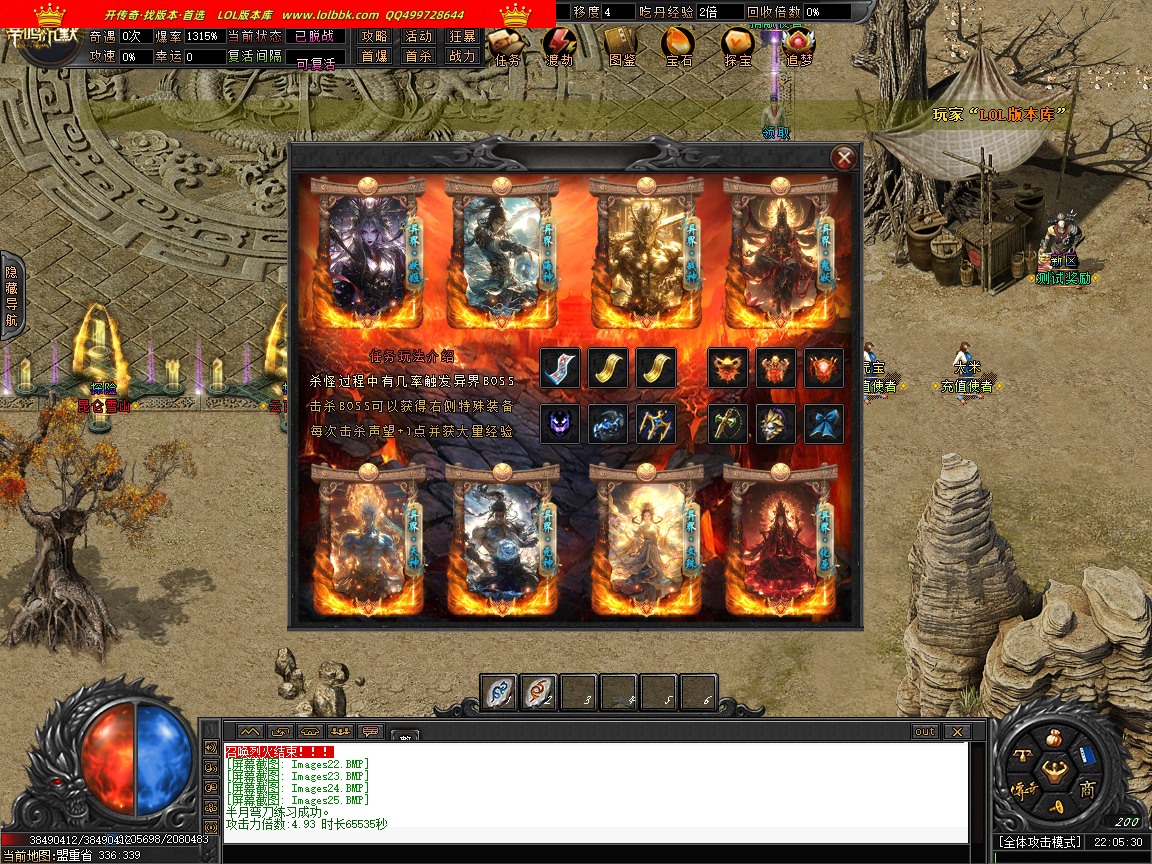Use the blue rune in hotbar slot 1
This screenshot has height=864, width=1152.
click(498, 691)
